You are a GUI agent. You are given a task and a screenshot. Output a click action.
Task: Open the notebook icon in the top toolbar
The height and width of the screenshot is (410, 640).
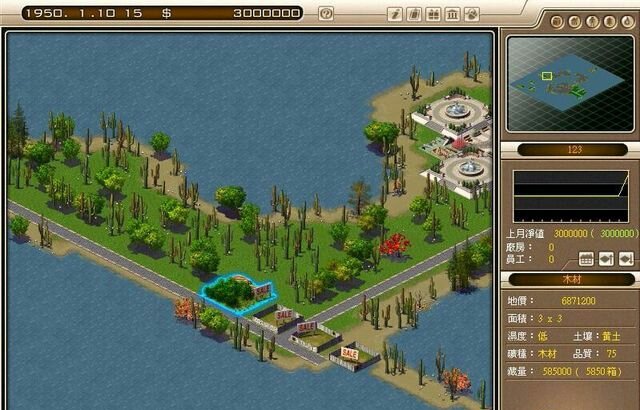pyautogui.click(x=414, y=14)
